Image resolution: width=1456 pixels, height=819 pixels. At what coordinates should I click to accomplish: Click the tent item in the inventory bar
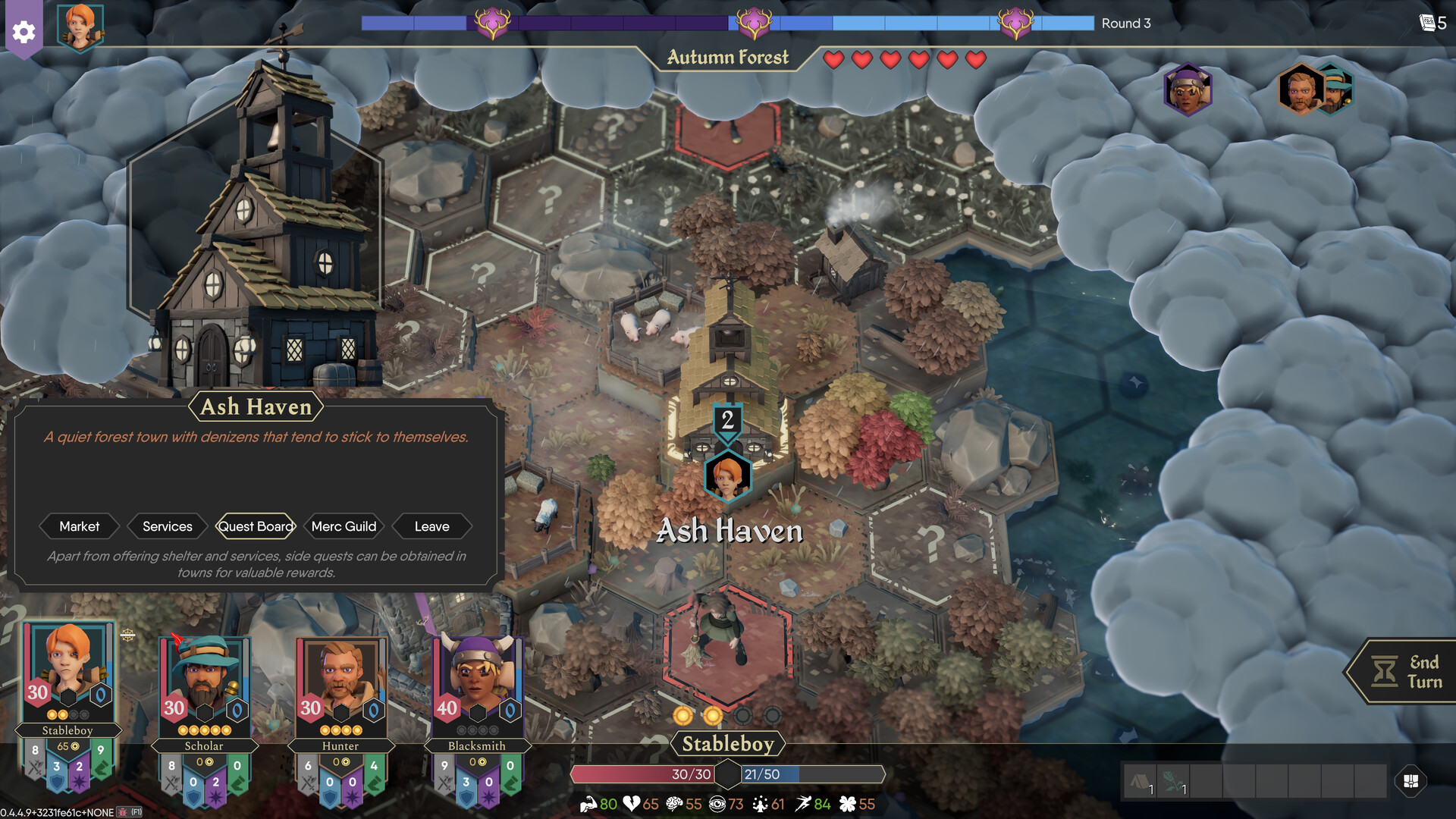(1141, 781)
